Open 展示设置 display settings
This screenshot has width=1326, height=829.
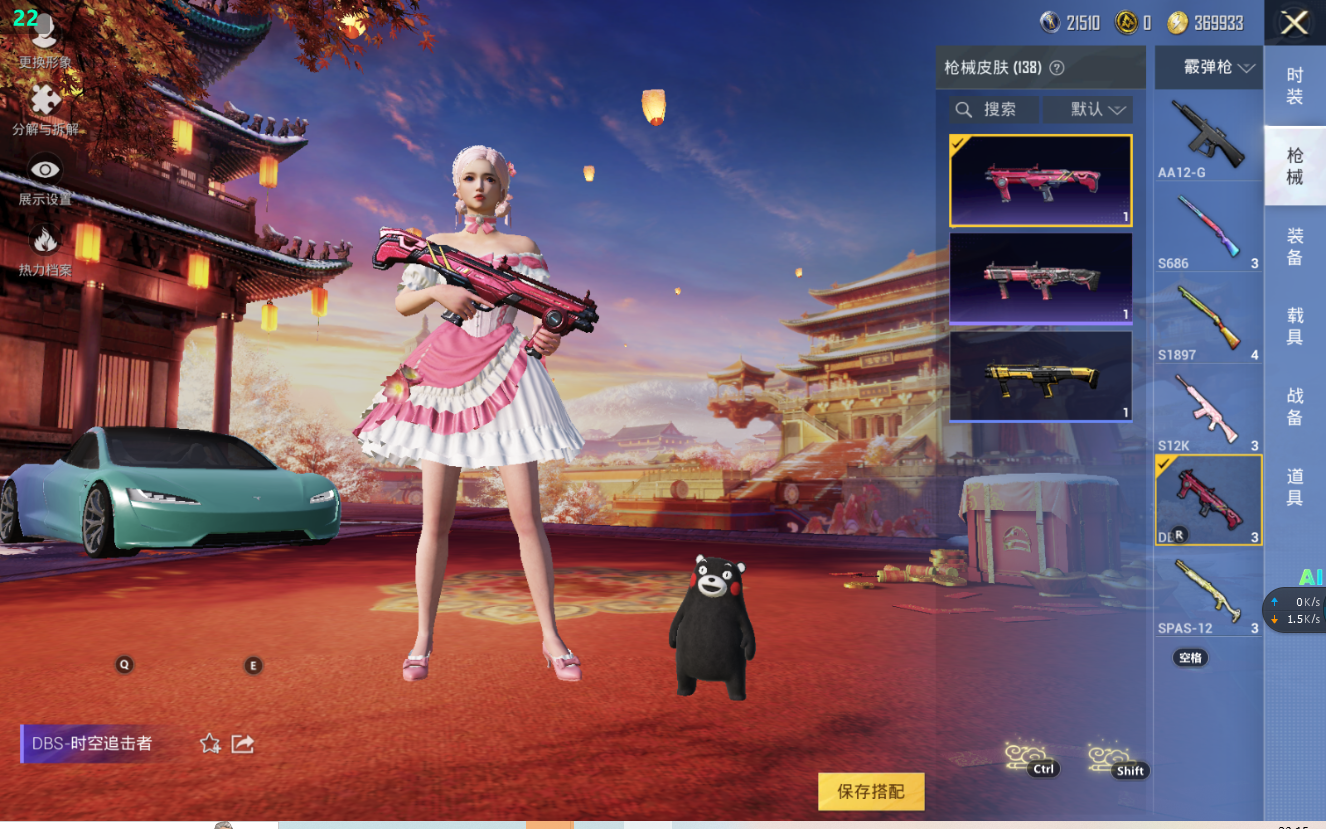pos(45,180)
